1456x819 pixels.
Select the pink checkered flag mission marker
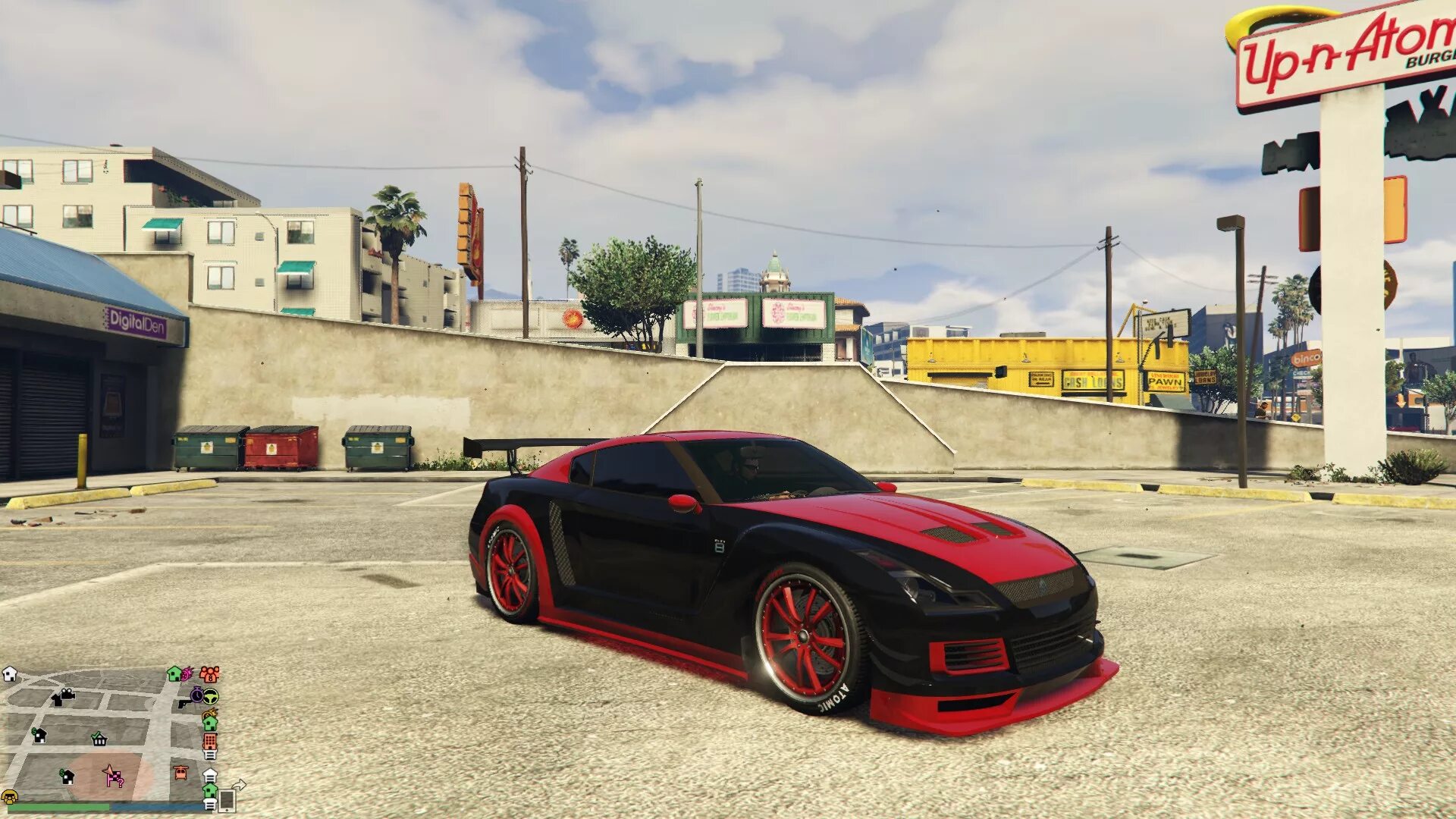coord(115,779)
